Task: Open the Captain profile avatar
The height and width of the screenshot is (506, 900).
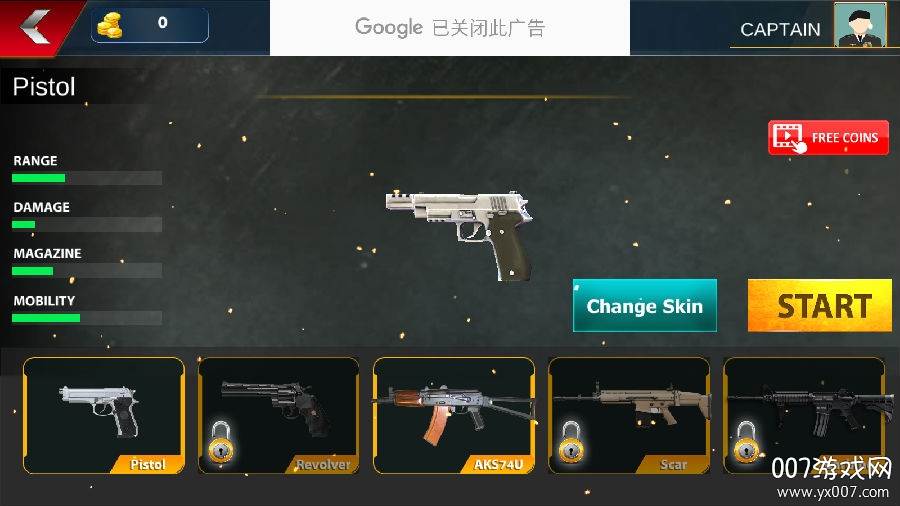Action: [x=859, y=26]
